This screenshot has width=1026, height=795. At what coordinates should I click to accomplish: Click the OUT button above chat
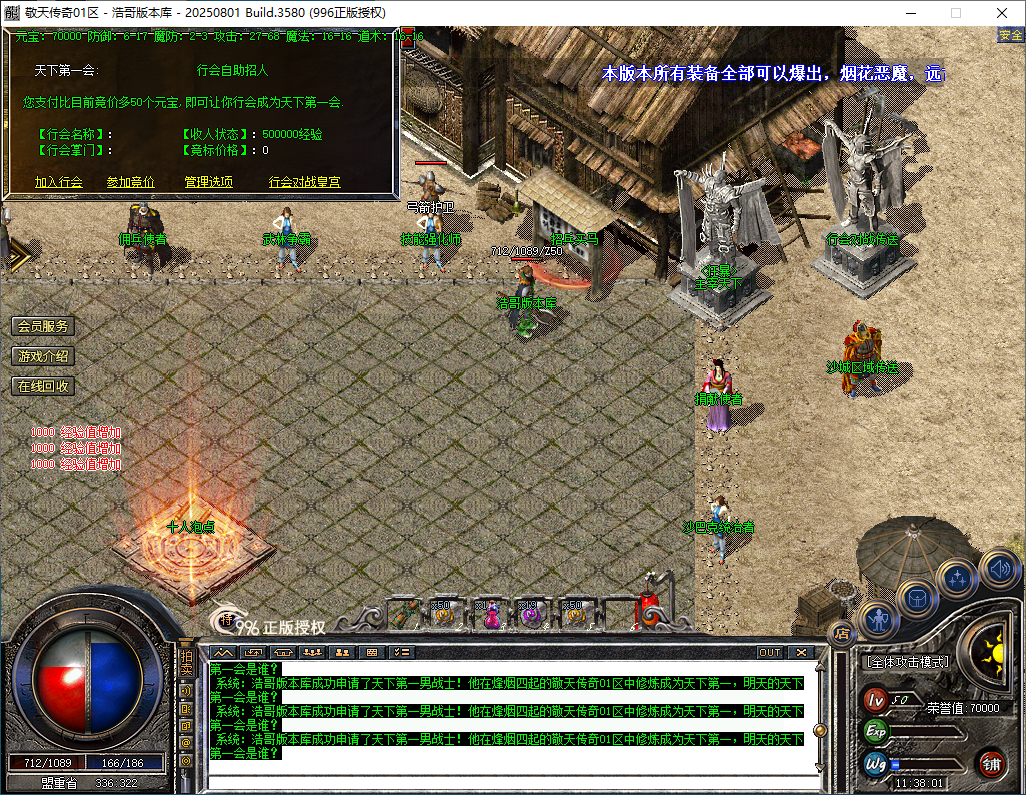point(769,652)
